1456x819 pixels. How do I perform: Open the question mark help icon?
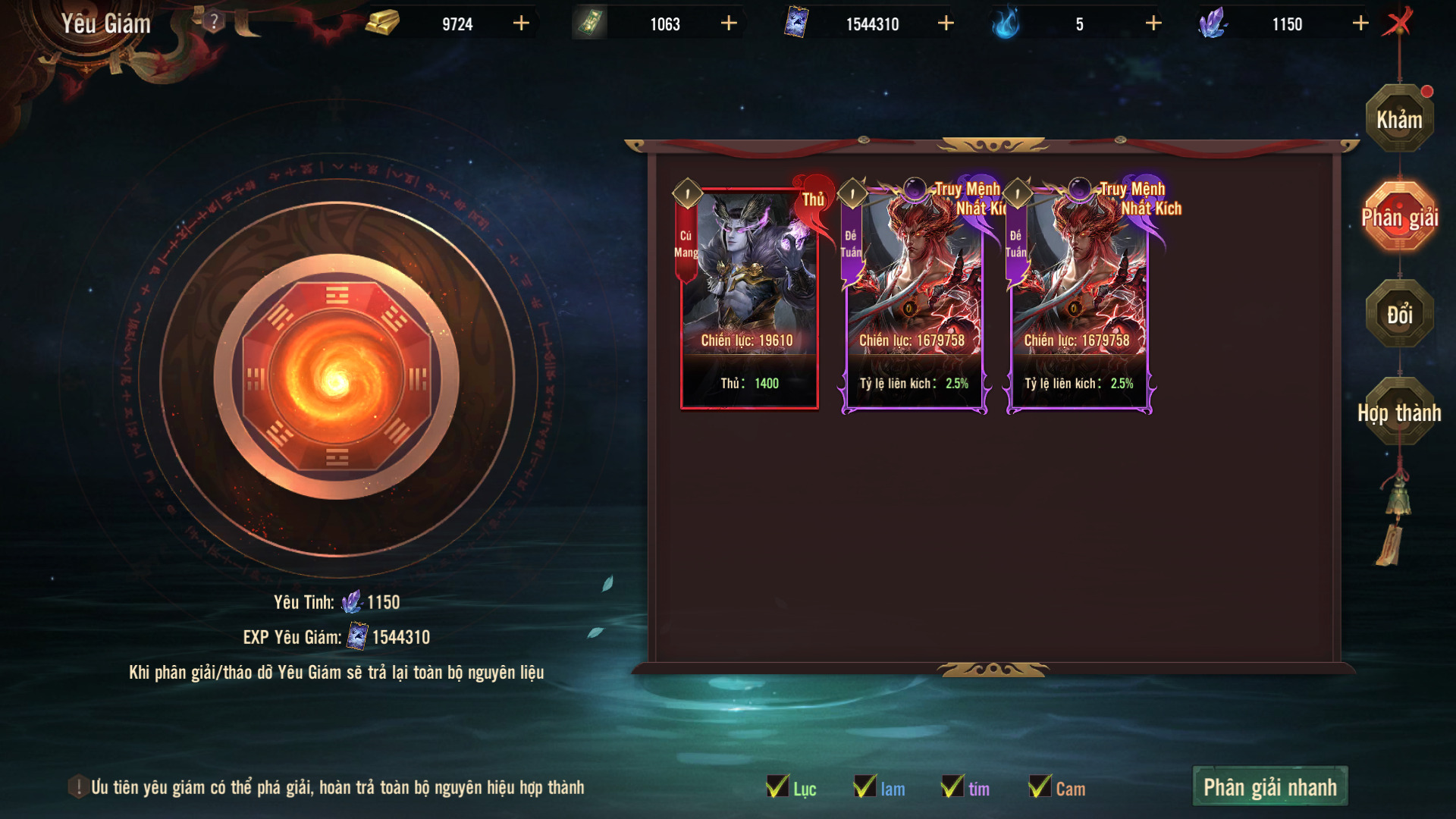point(214,22)
